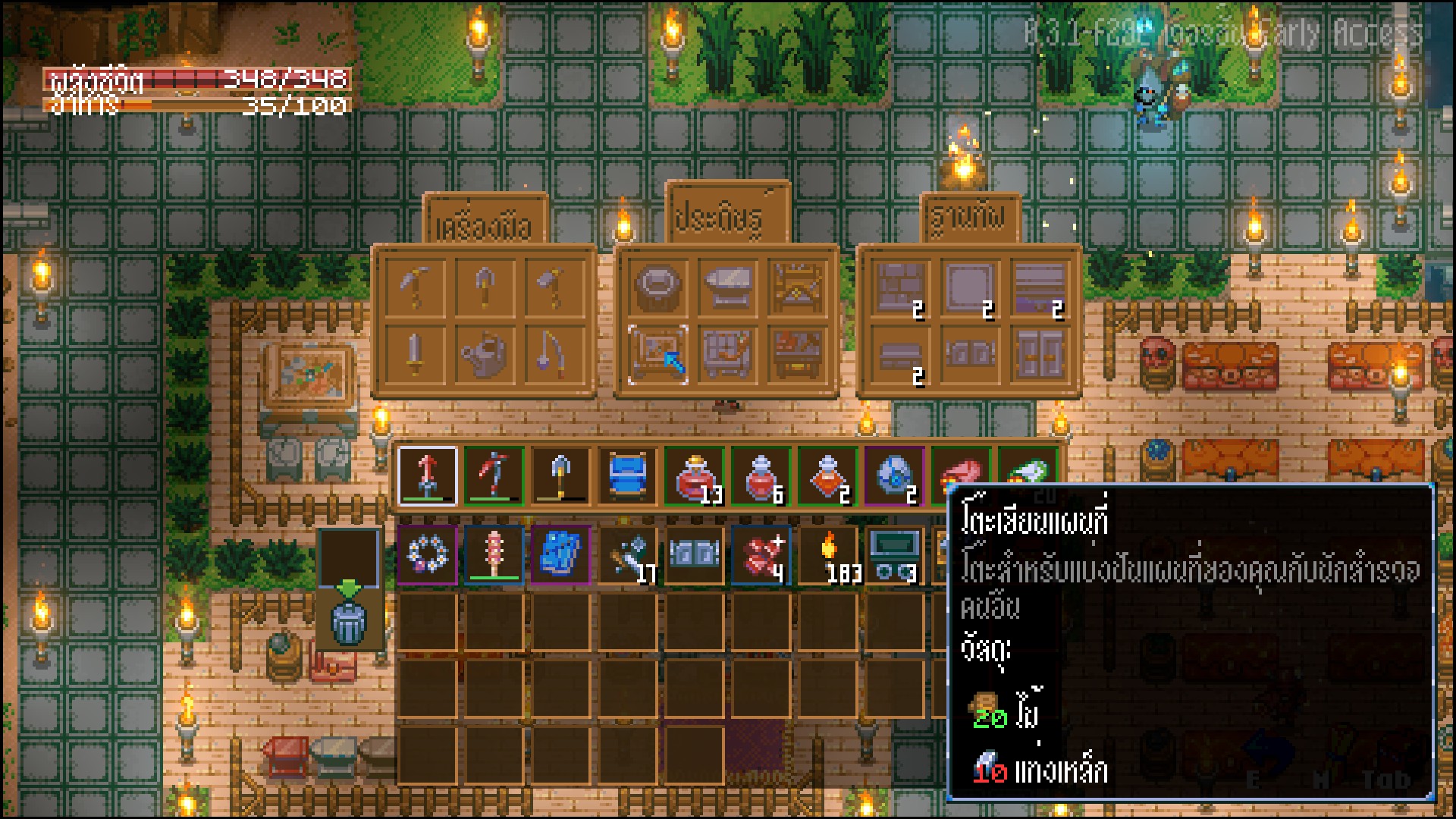Select the torch stack of 183
This screenshot has height=819, width=1456.
pyautogui.click(x=830, y=554)
